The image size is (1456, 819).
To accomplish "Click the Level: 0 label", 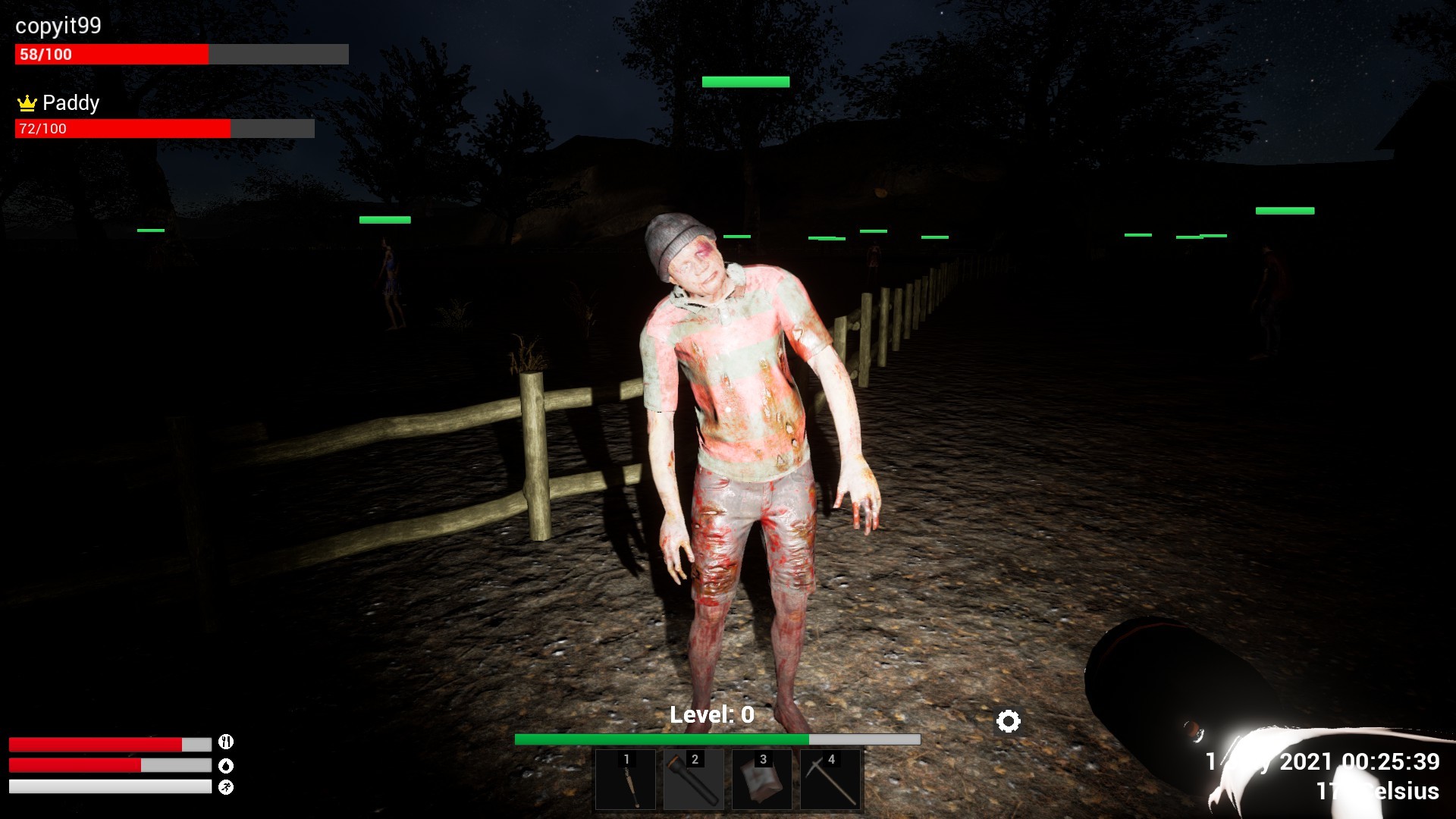I will click(711, 713).
